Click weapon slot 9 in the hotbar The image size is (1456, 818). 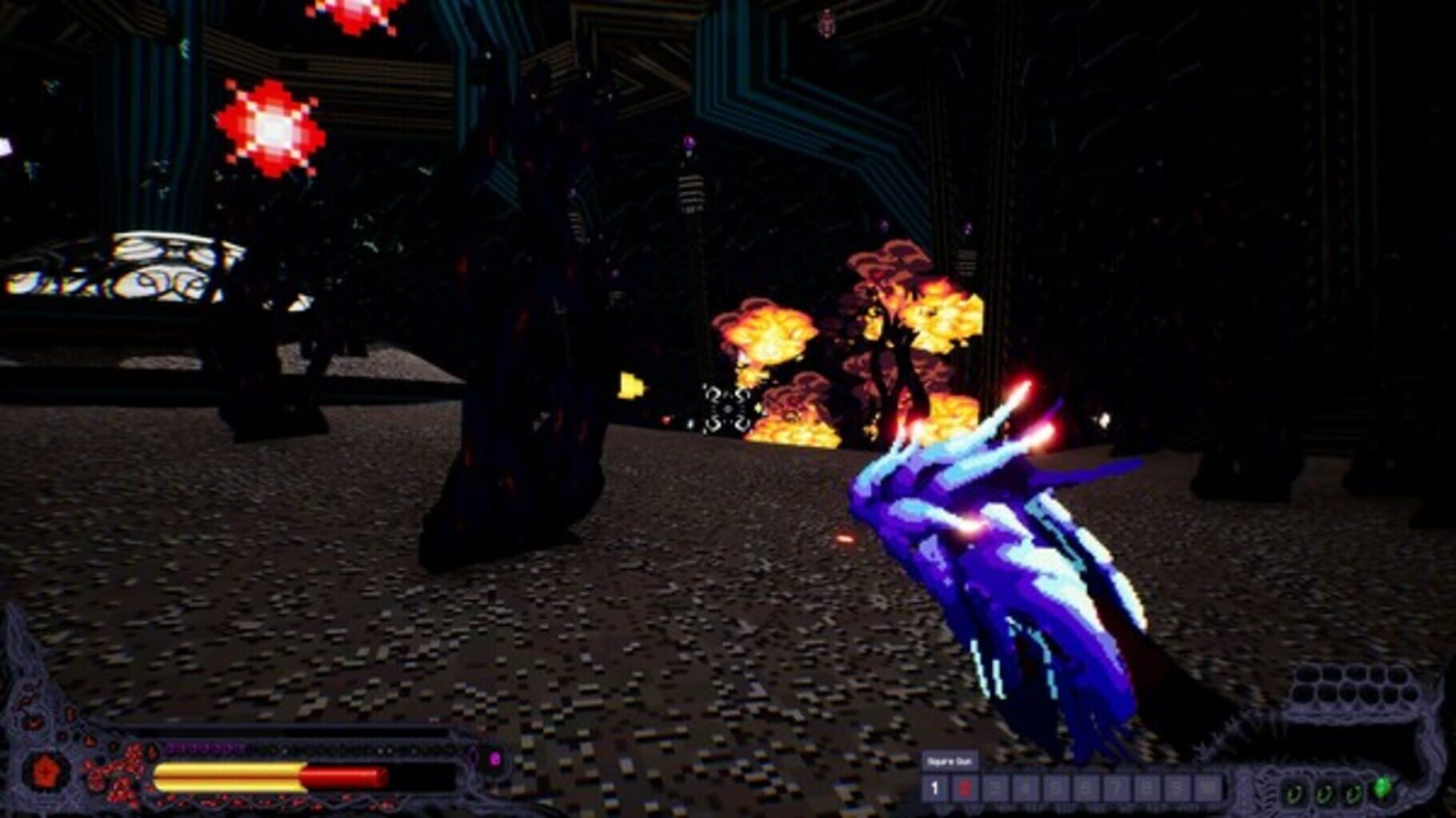(x=1175, y=788)
